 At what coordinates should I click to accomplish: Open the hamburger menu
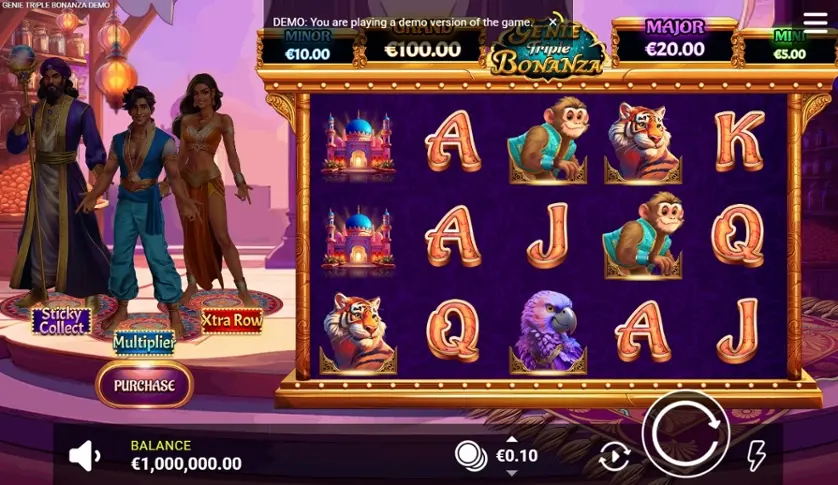[x=815, y=22]
